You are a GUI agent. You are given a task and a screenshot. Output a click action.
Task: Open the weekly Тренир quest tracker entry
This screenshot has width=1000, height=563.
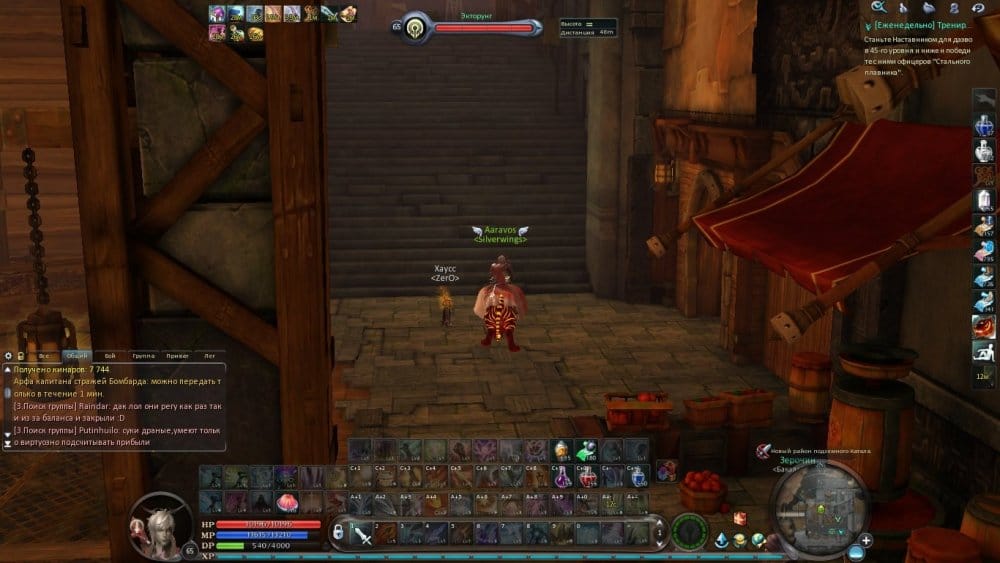click(920, 23)
